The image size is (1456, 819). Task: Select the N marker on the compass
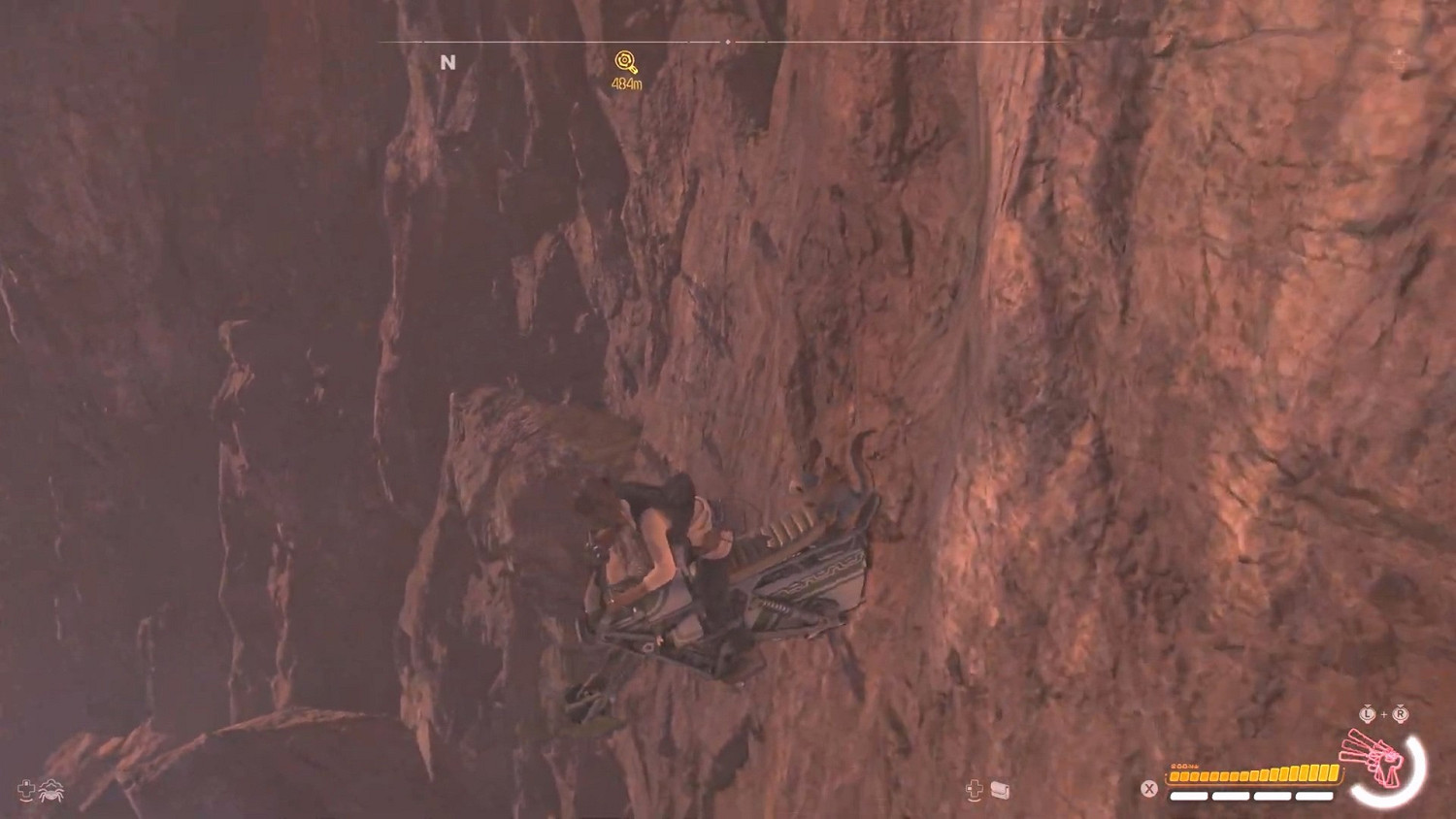coord(447,59)
